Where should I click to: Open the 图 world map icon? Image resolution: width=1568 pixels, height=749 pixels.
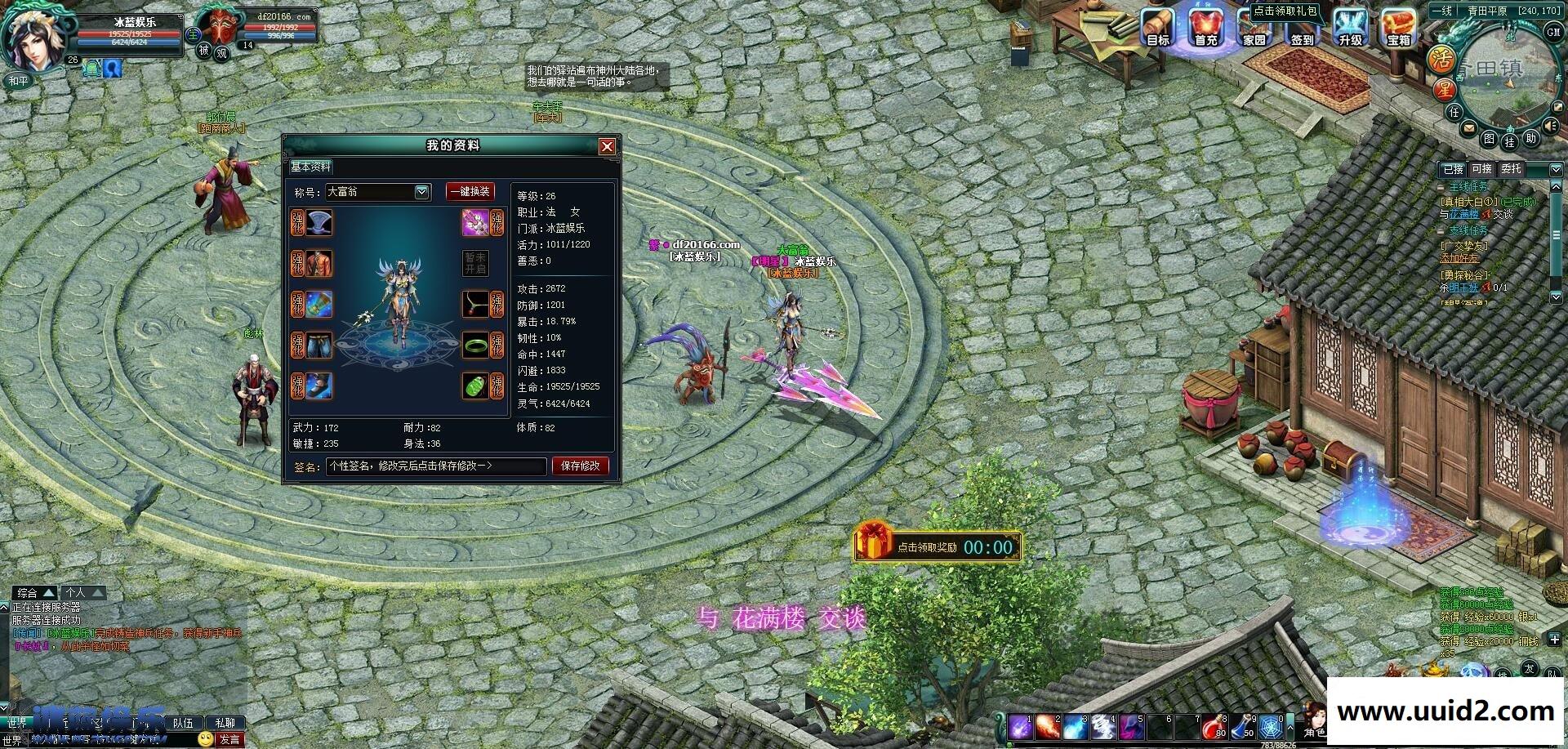[1489, 139]
